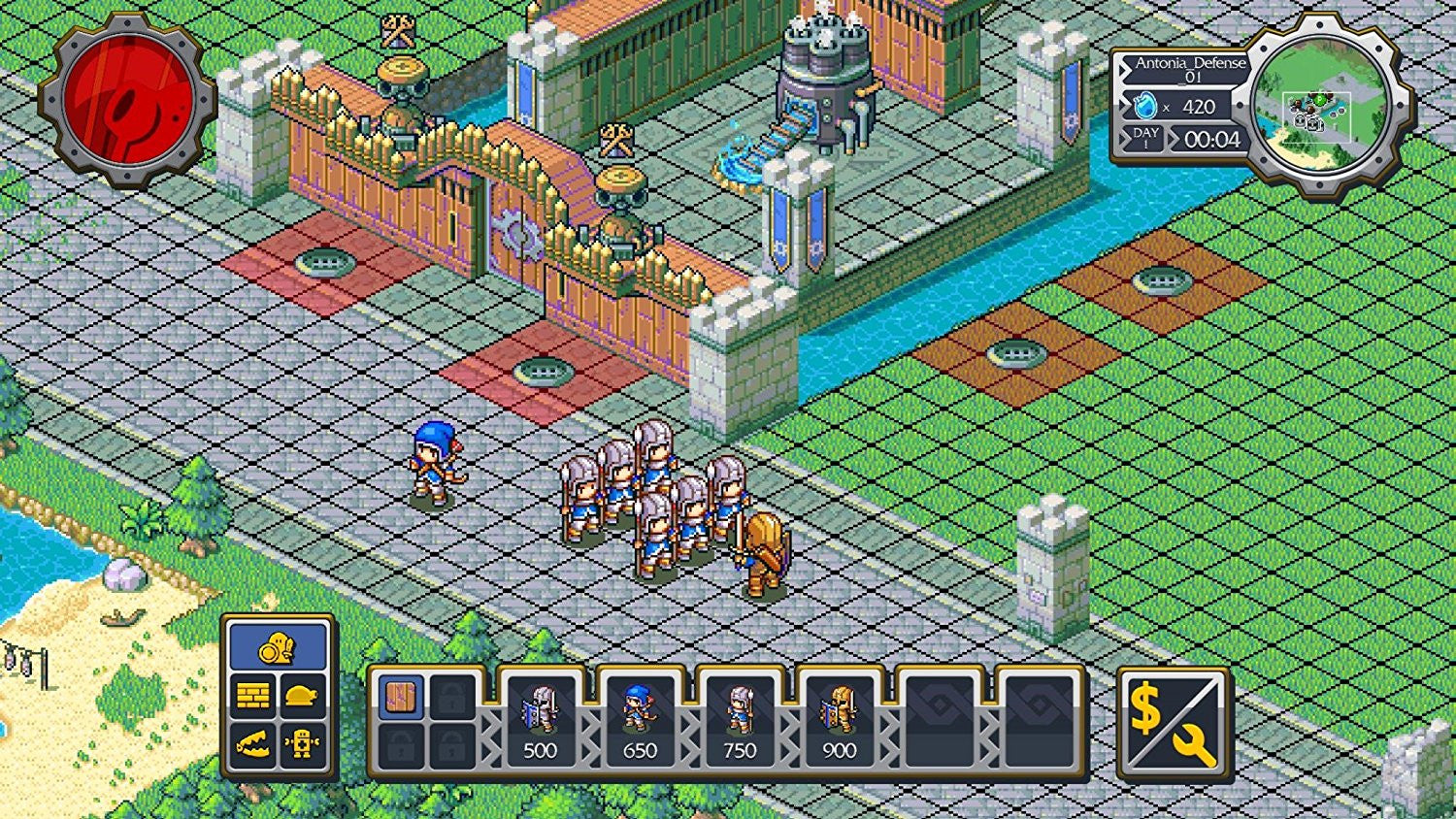Click the red gear emblem top left
Viewport: 1456px width, 819px height.
click(126, 97)
